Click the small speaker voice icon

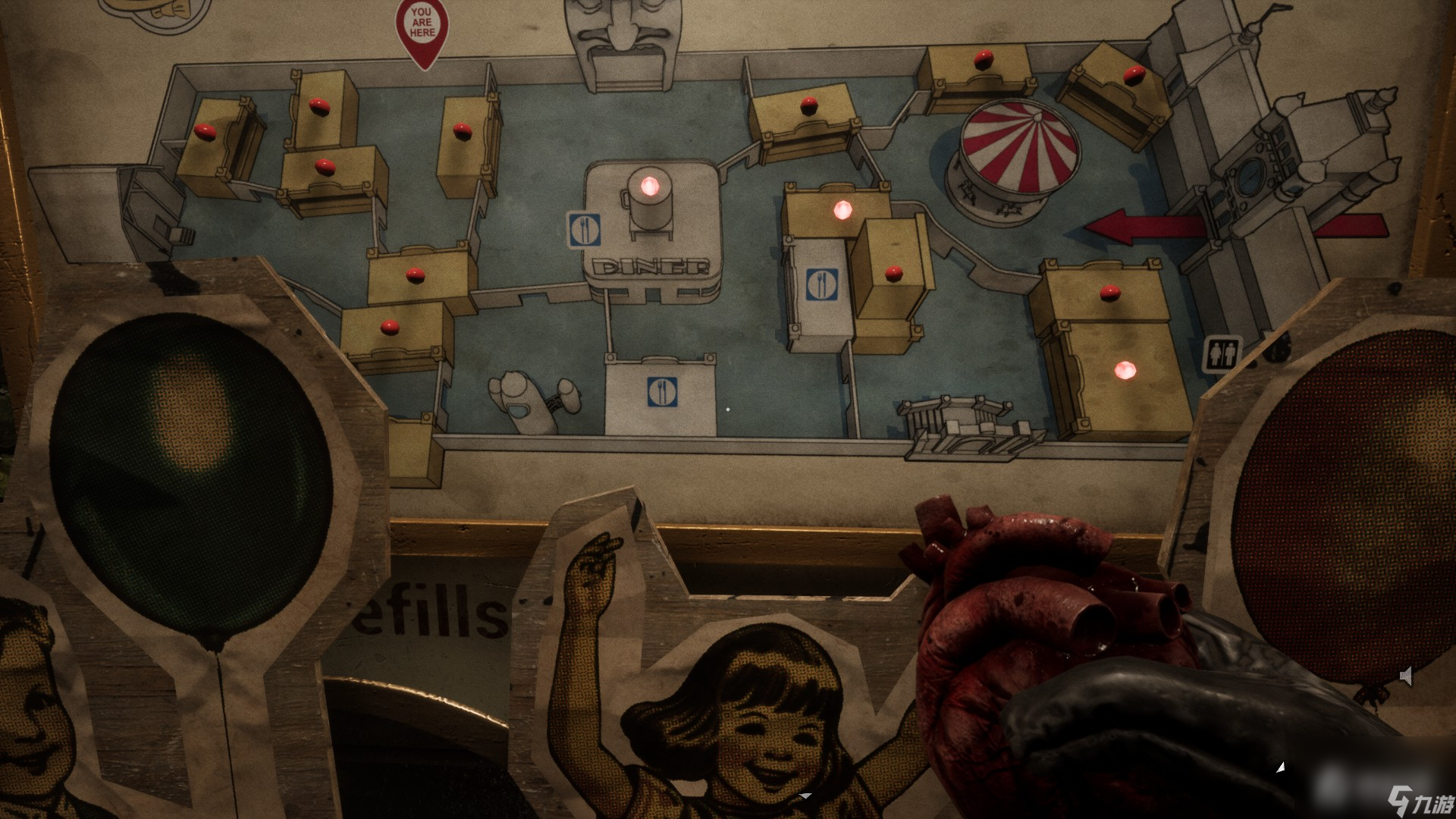pos(1405,676)
